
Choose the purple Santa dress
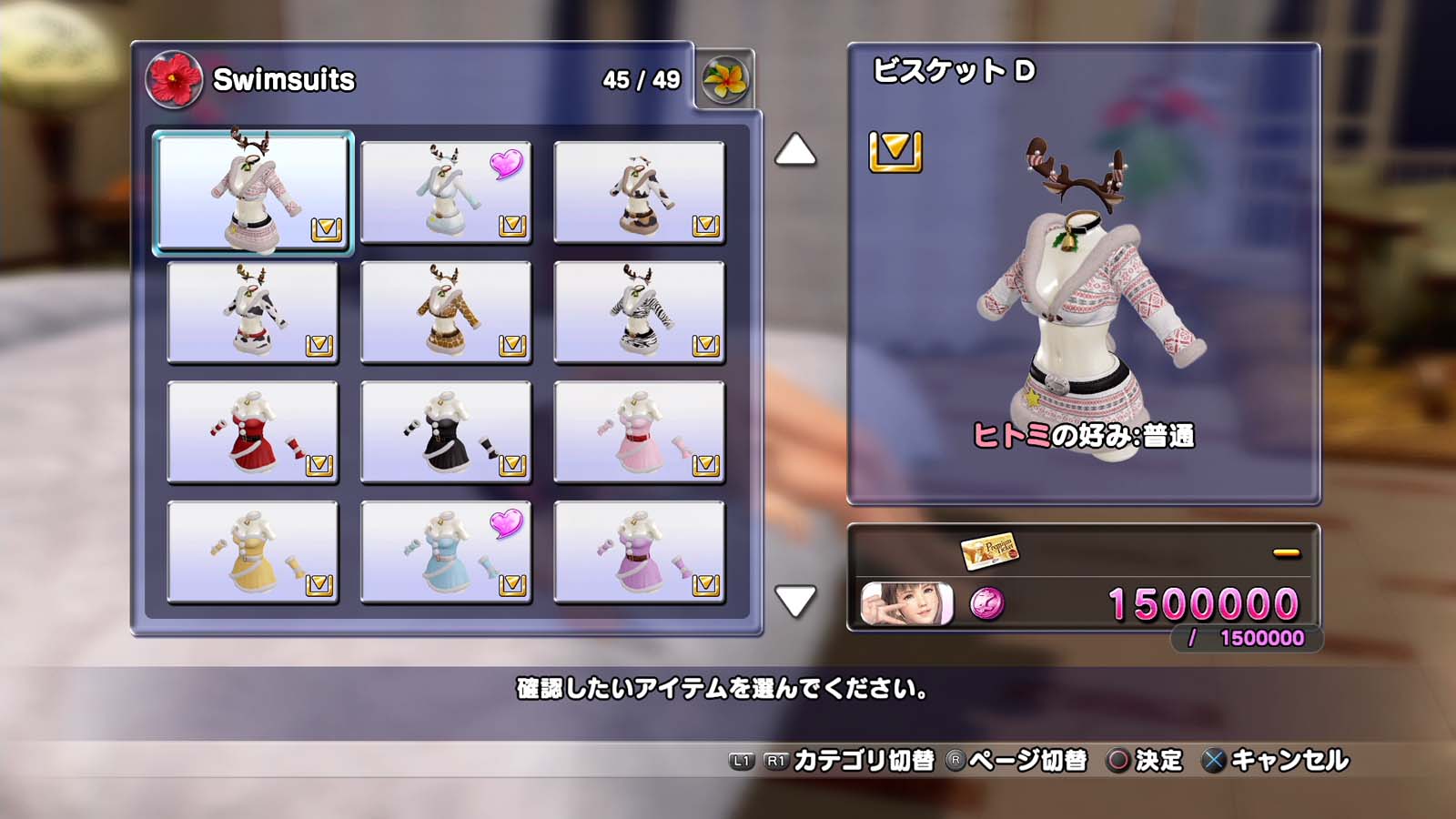[x=639, y=552]
